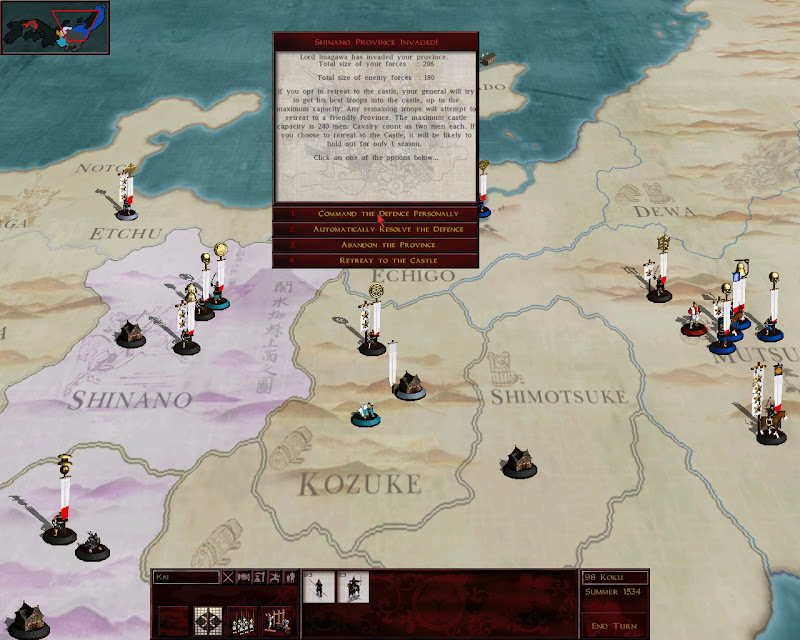800x640 pixels.
Task: Select Automatically Resolve the Defence
Action: pos(375,229)
